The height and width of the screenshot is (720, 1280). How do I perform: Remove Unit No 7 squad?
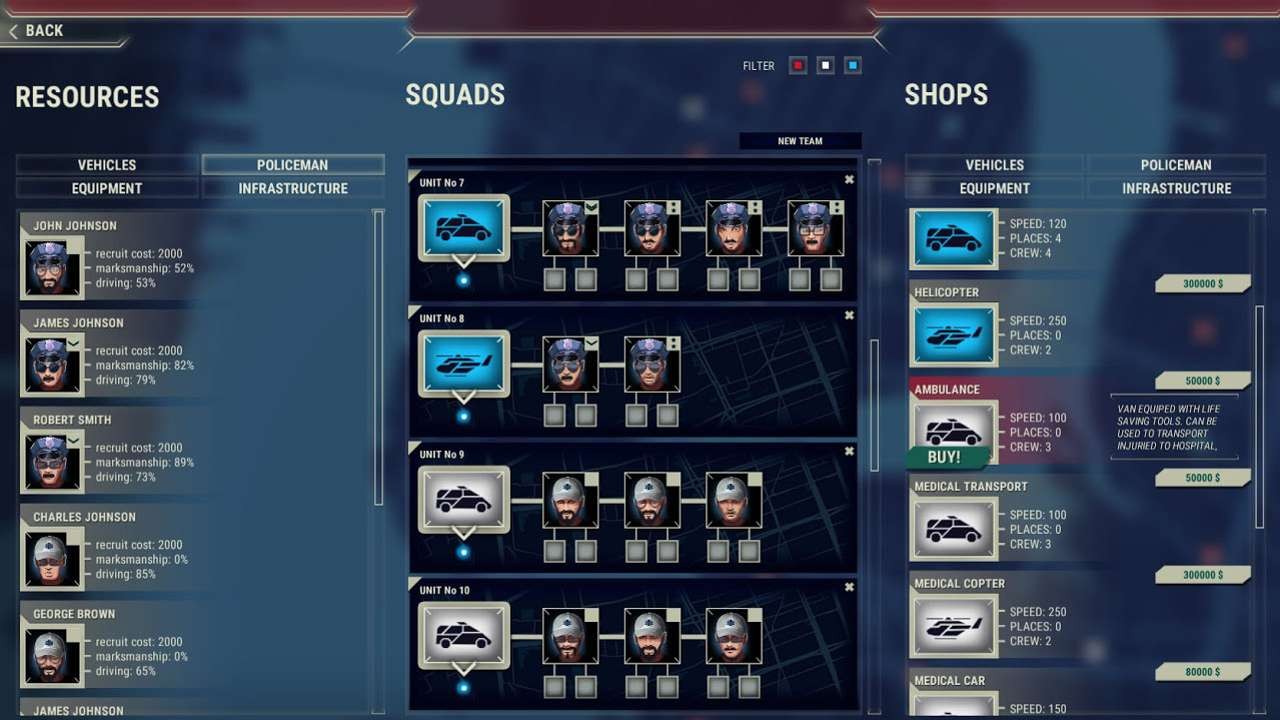pyautogui.click(x=849, y=180)
